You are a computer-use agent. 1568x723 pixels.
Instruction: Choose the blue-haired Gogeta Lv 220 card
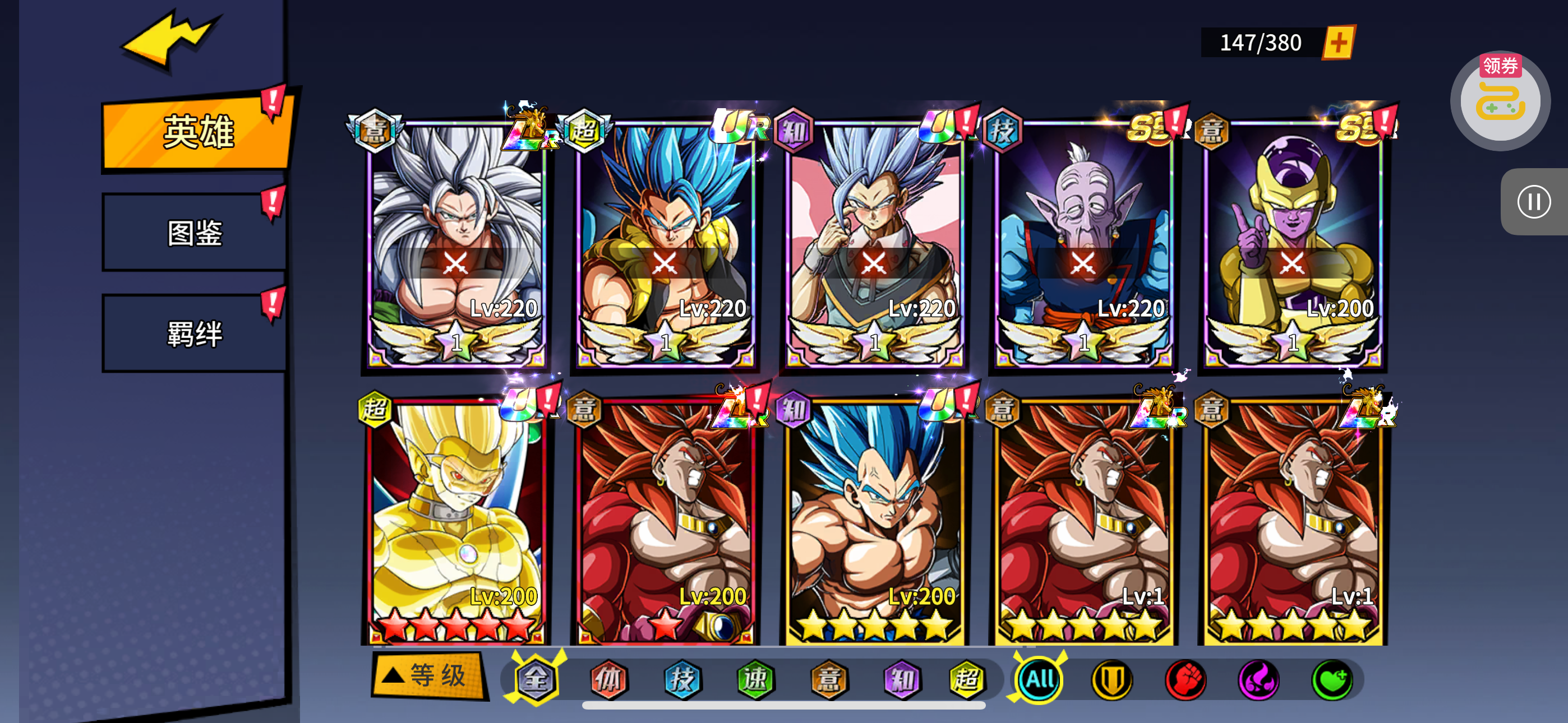pyautogui.click(x=665, y=243)
